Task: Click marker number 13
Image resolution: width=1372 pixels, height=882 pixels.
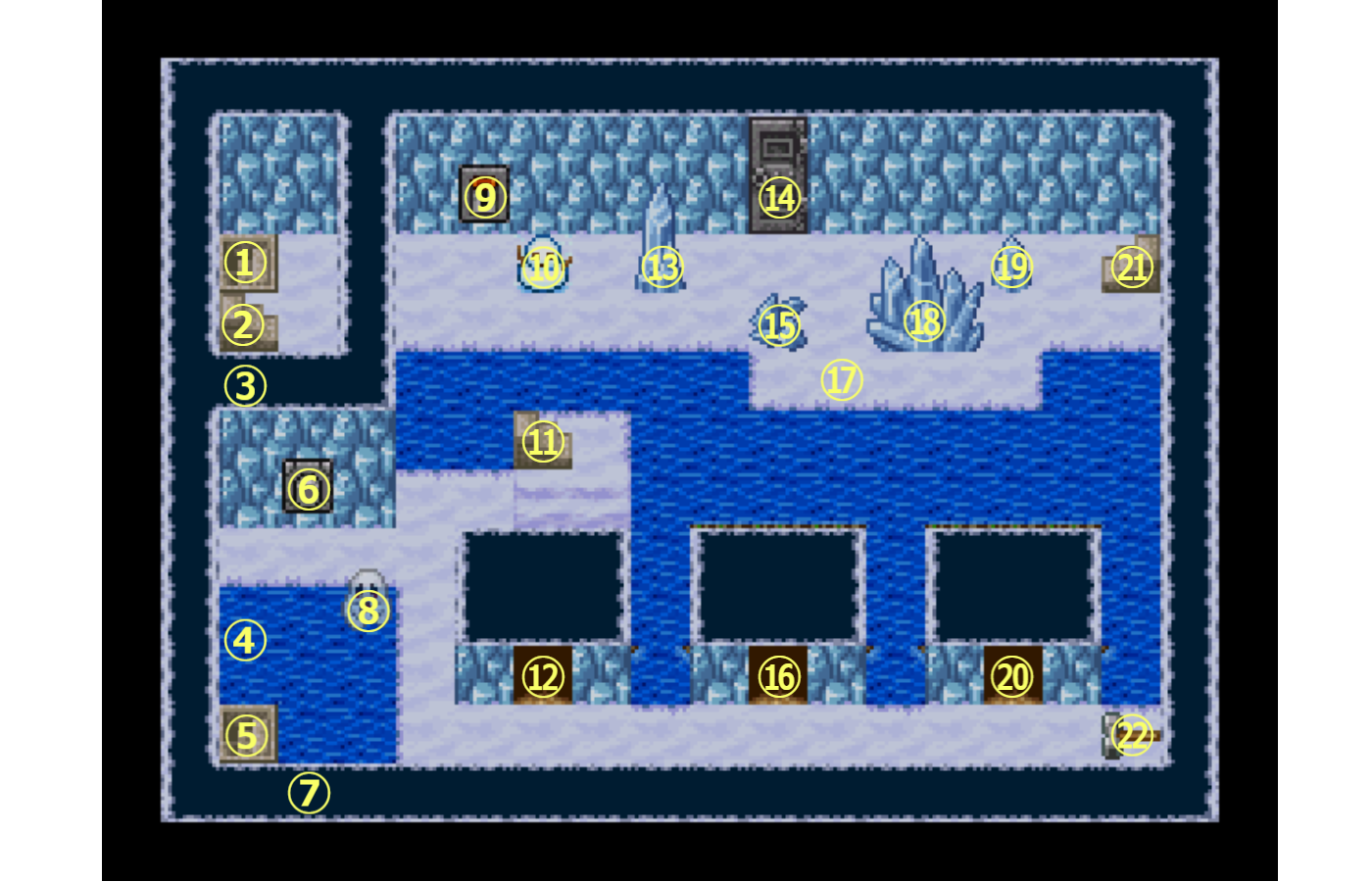Action: point(662,267)
